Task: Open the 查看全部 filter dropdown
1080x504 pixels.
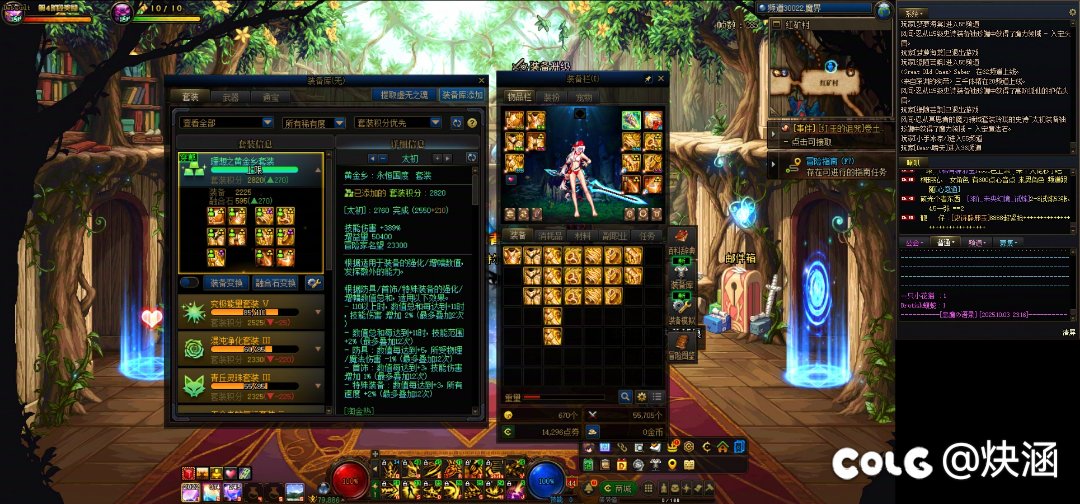Action: [227, 122]
